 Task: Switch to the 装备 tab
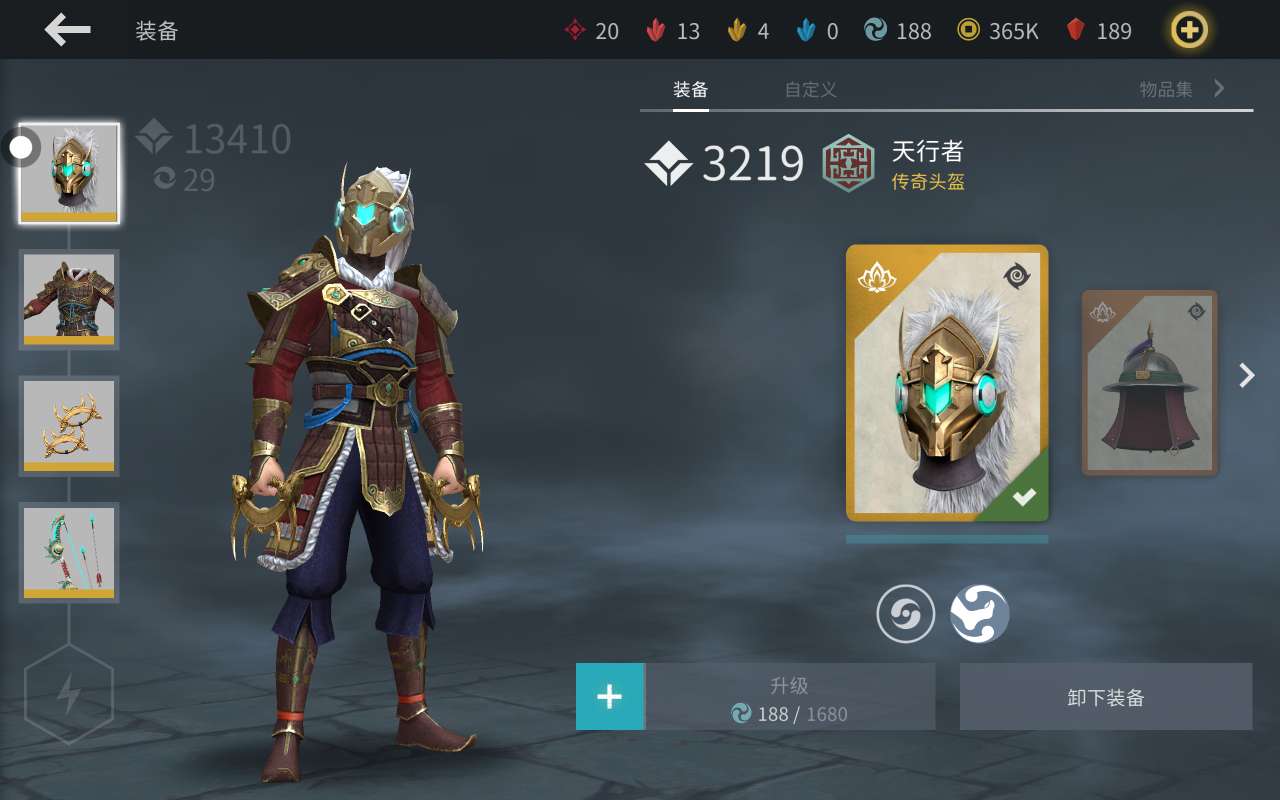690,90
